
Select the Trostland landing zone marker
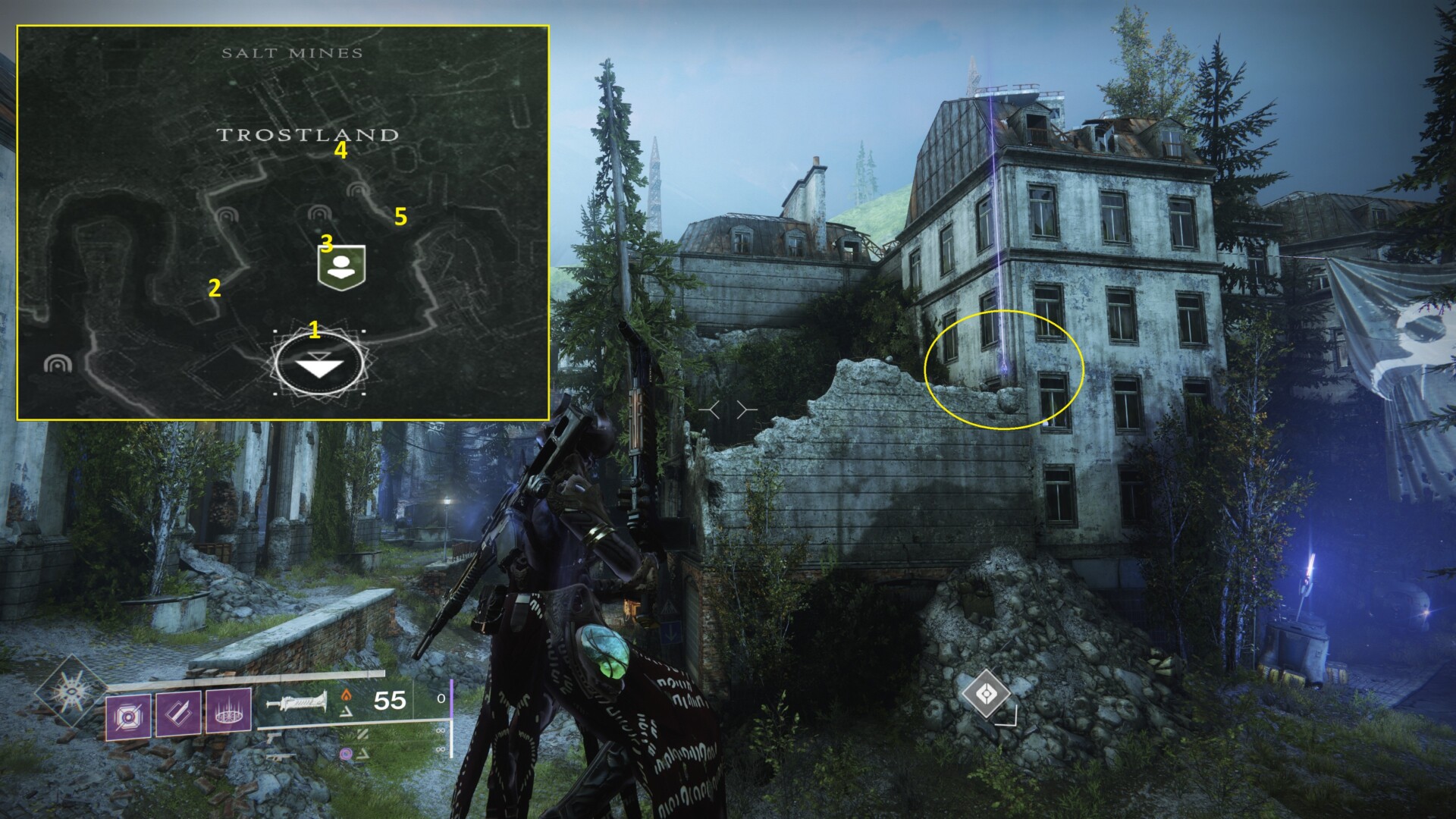[x=319, y=365]
